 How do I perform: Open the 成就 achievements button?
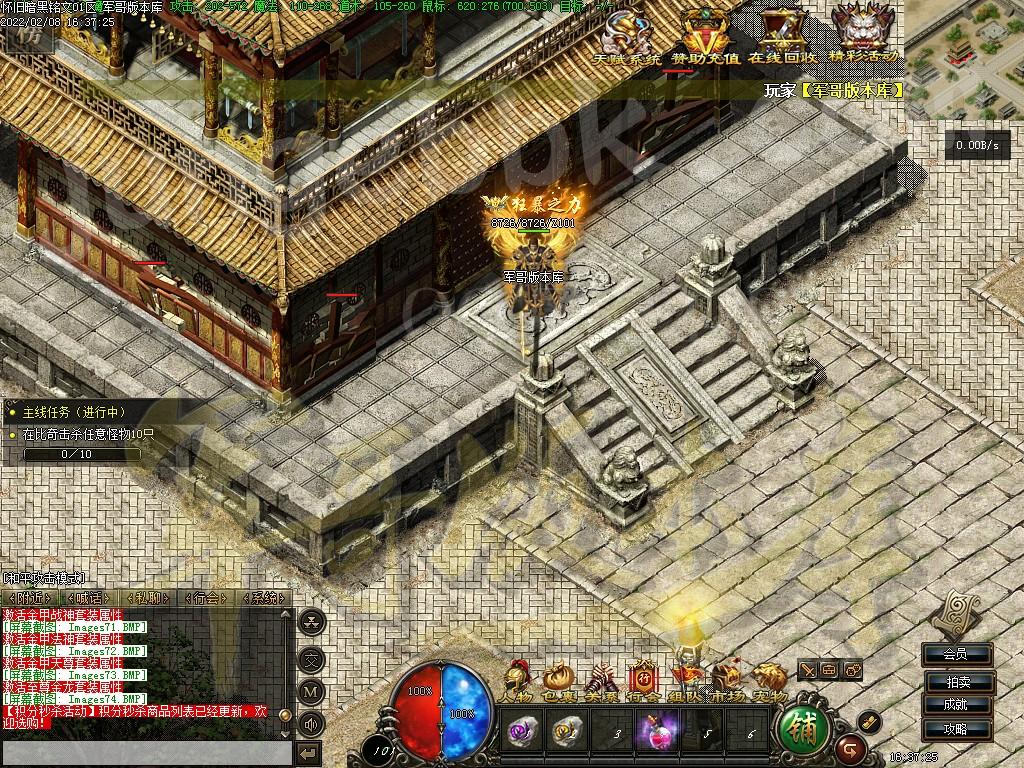(956, 705)
